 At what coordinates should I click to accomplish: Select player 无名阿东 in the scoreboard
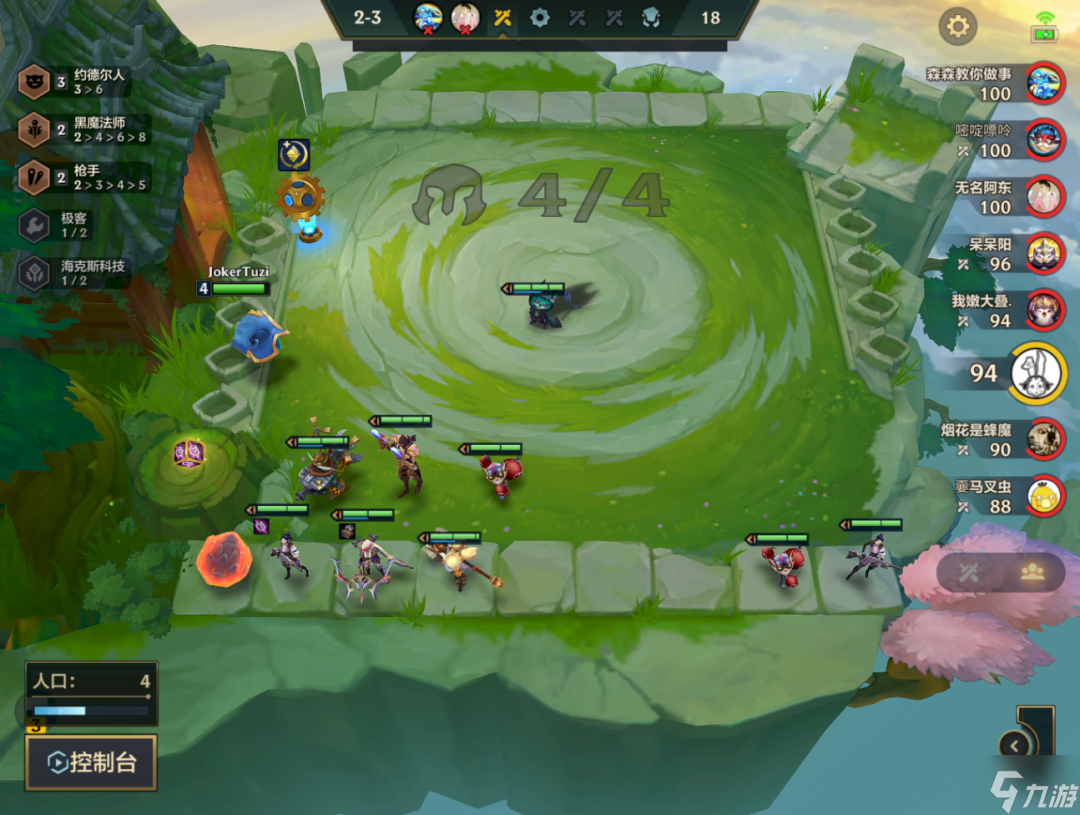[x=1045, y=197]
